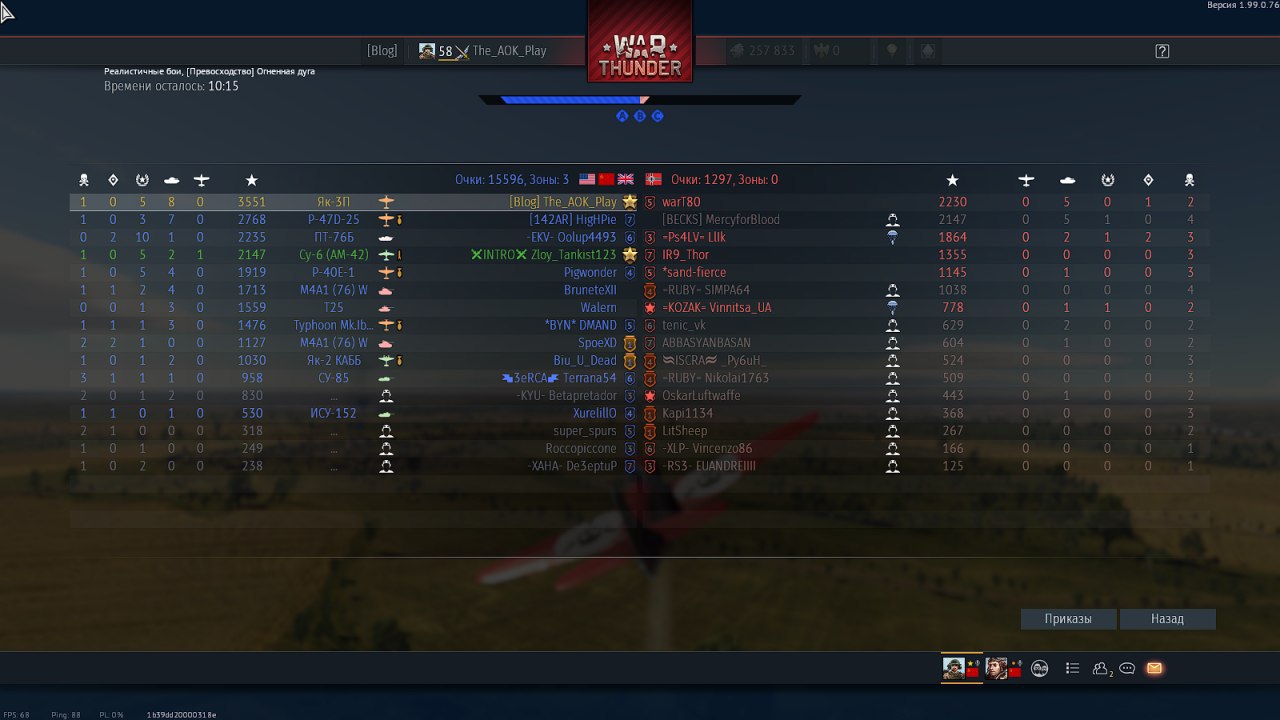Open The_AOK_Play profile in top bar

[509, 51]
